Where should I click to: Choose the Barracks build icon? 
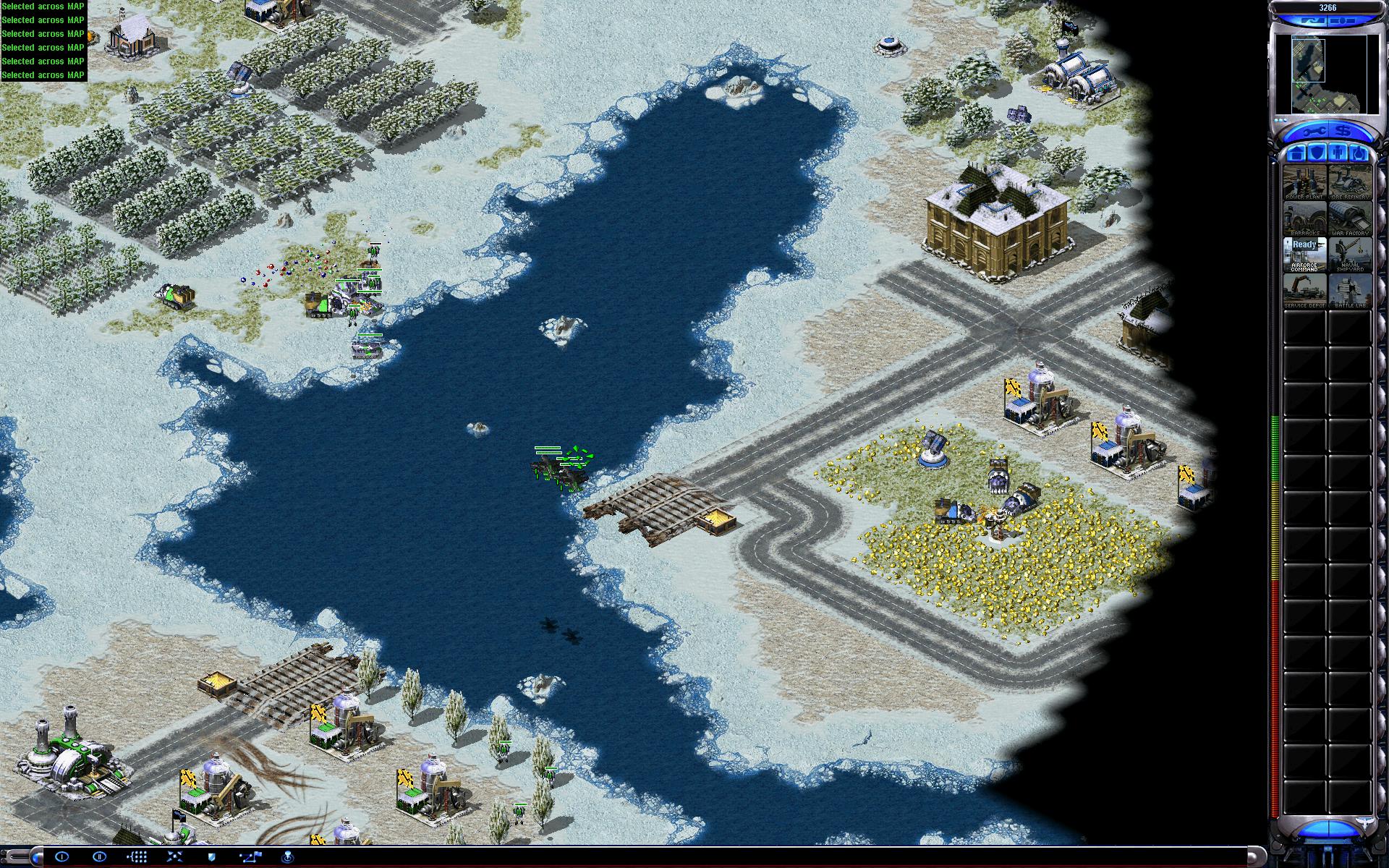pos(1304,218)
